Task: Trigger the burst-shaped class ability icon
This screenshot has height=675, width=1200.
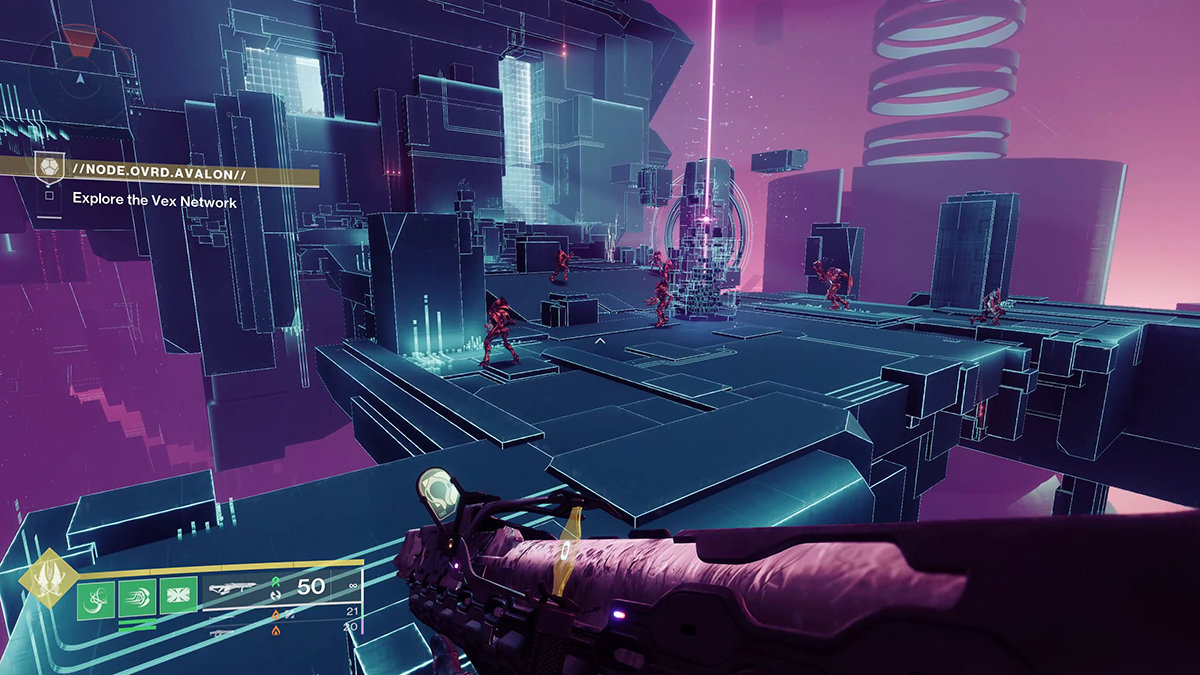Action: 178,598
